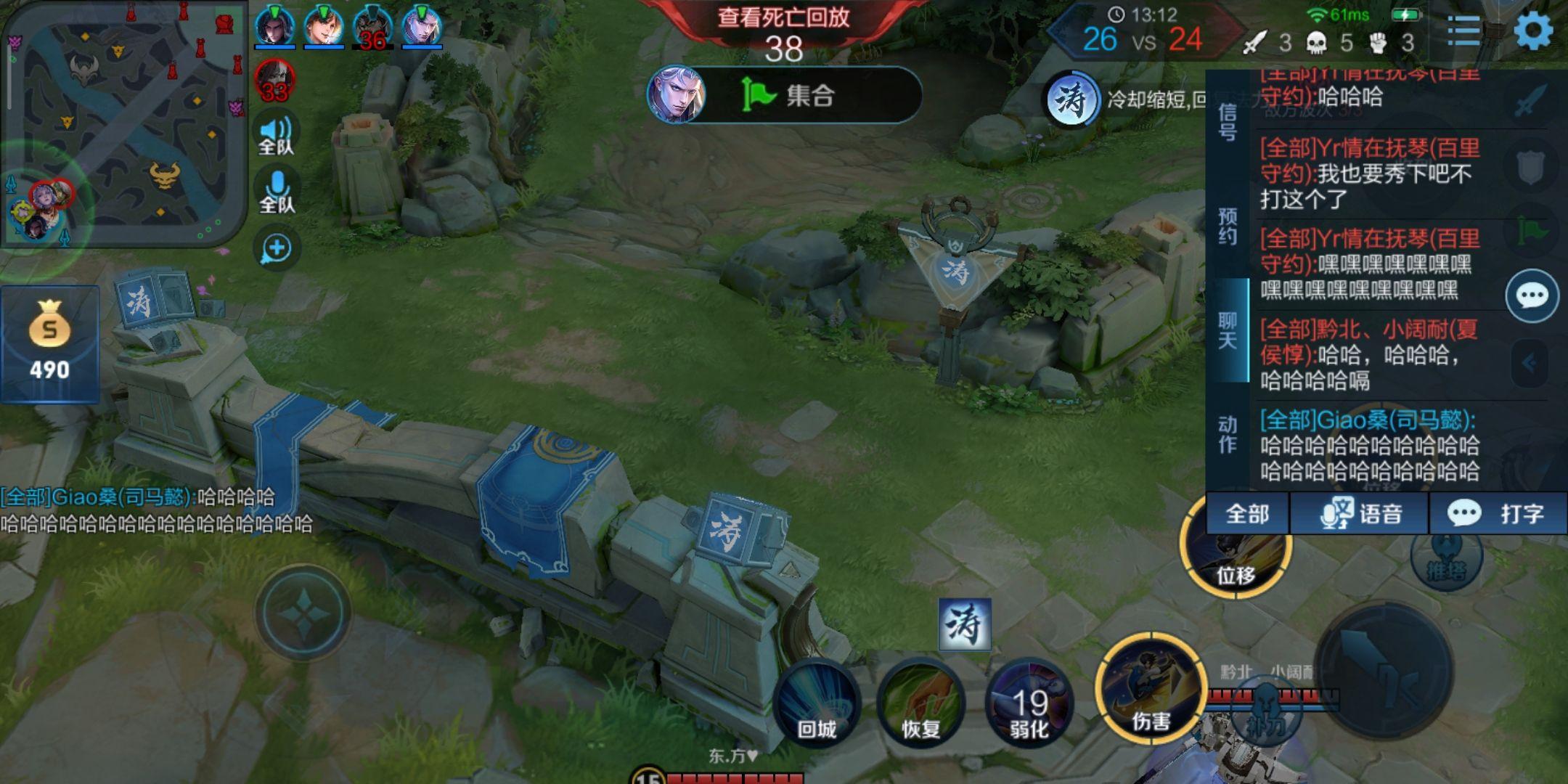Open the 动作 actions tab

coord(1227,434)
